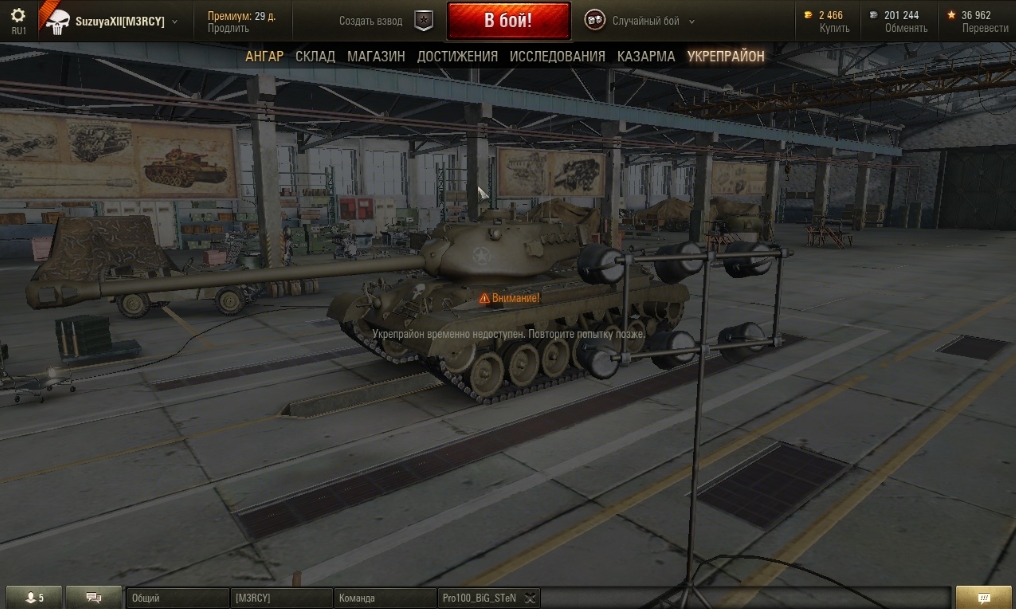Close the Pro100_BiG_STeN chat tab
The width and height of the screenshot is (1016, 609).
531,598
